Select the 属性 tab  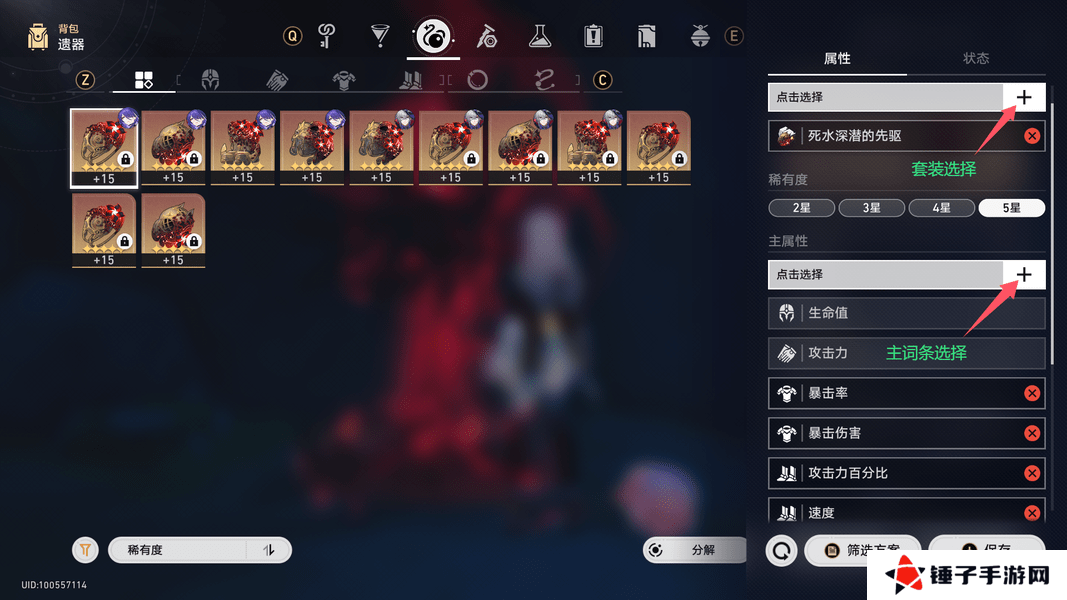pyautogui.click(x=837, y=58)
